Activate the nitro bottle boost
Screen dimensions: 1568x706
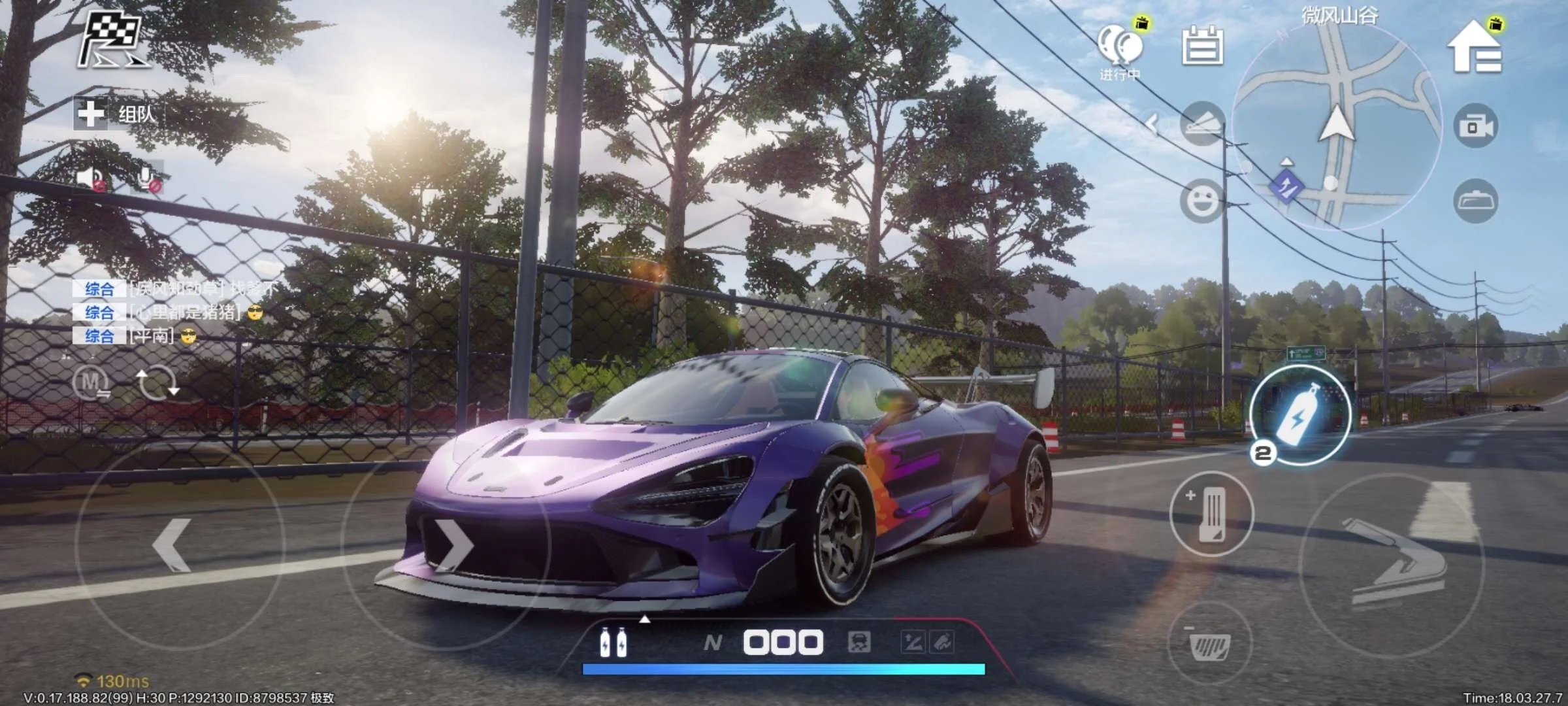point(1300,416)
